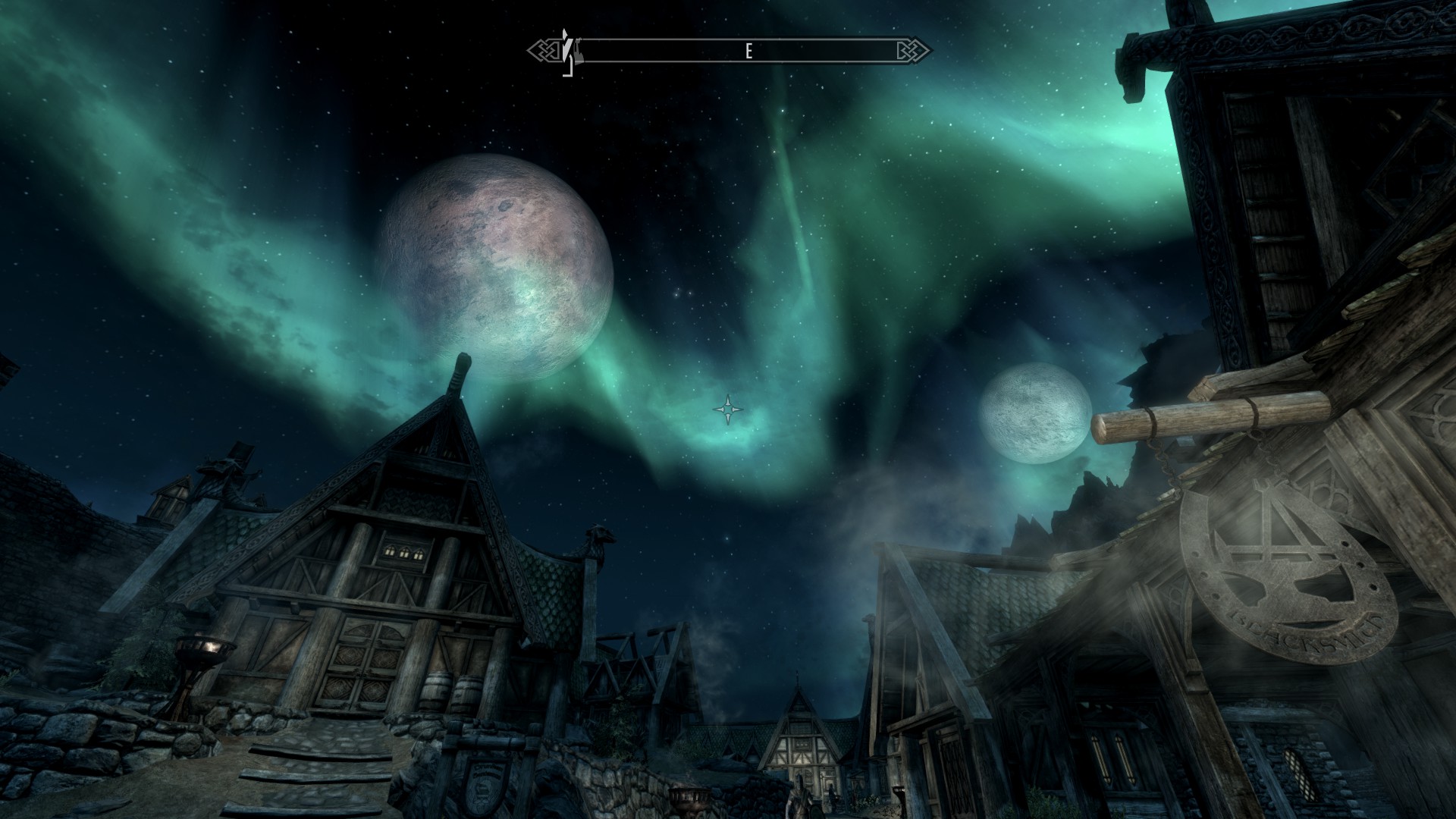The image size is (1456, 819).
Task: Click the East heading on the compass
Action: [x=748, y=51]
